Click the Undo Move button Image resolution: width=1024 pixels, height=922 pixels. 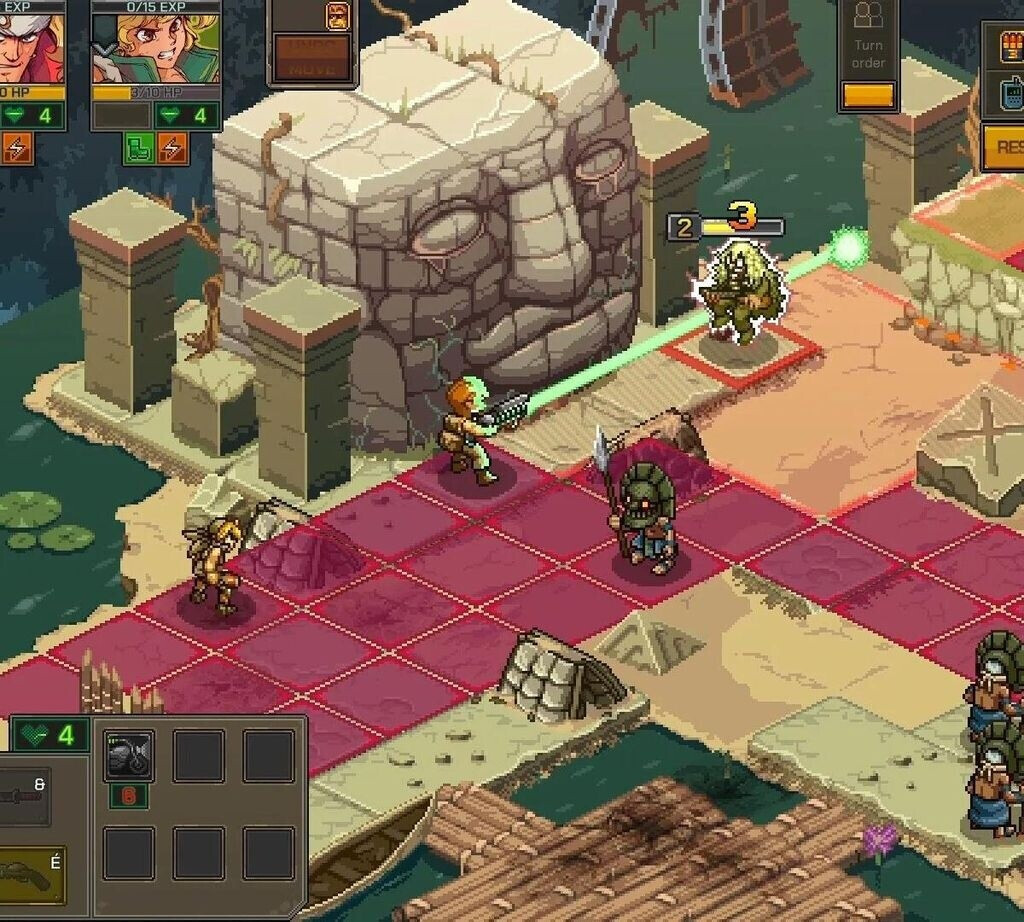pos(313,58)
